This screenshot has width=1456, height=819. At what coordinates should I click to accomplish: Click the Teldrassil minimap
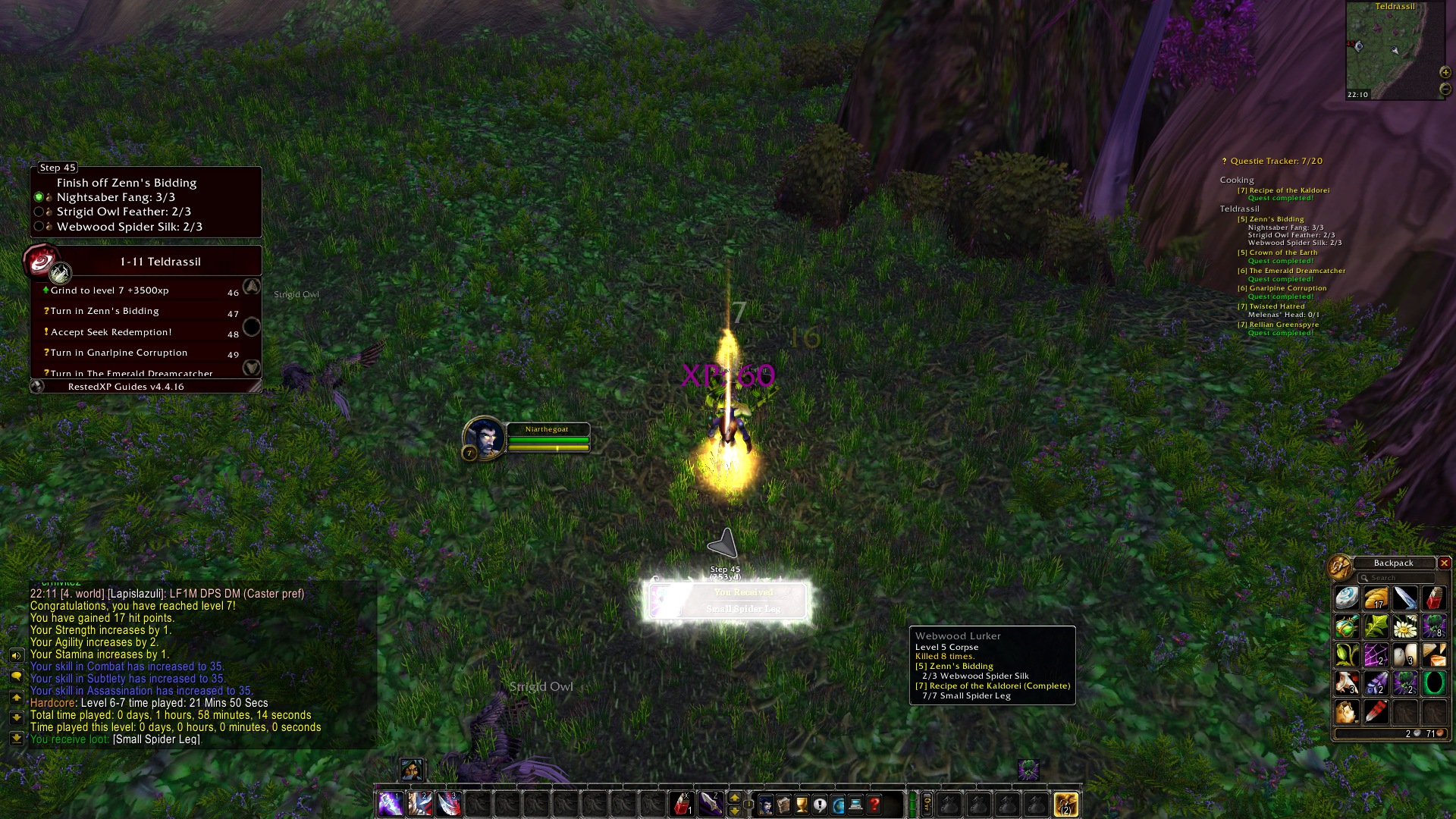pos(1393,53)
